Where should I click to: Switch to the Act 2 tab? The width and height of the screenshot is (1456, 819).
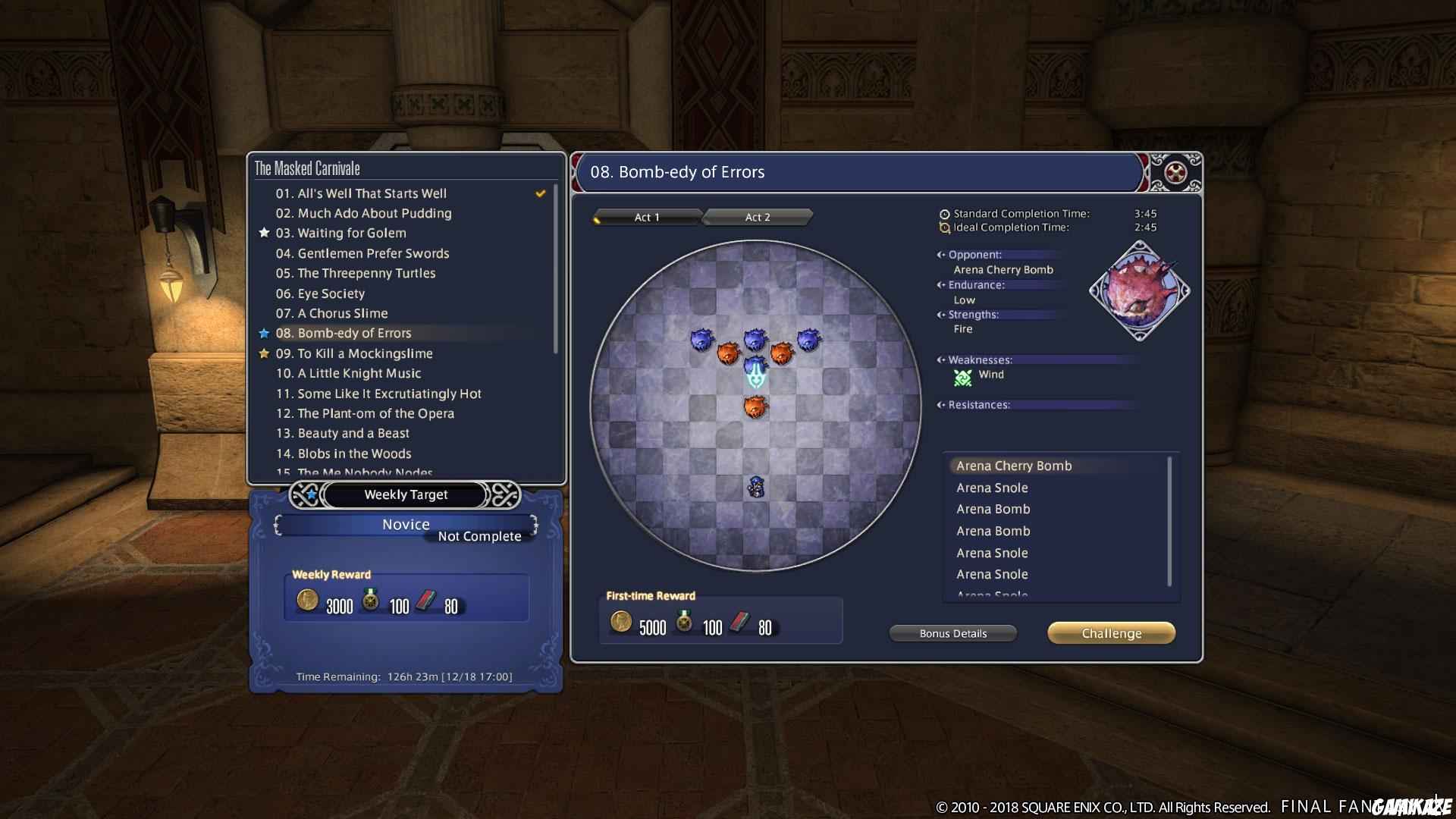(756, 217)
